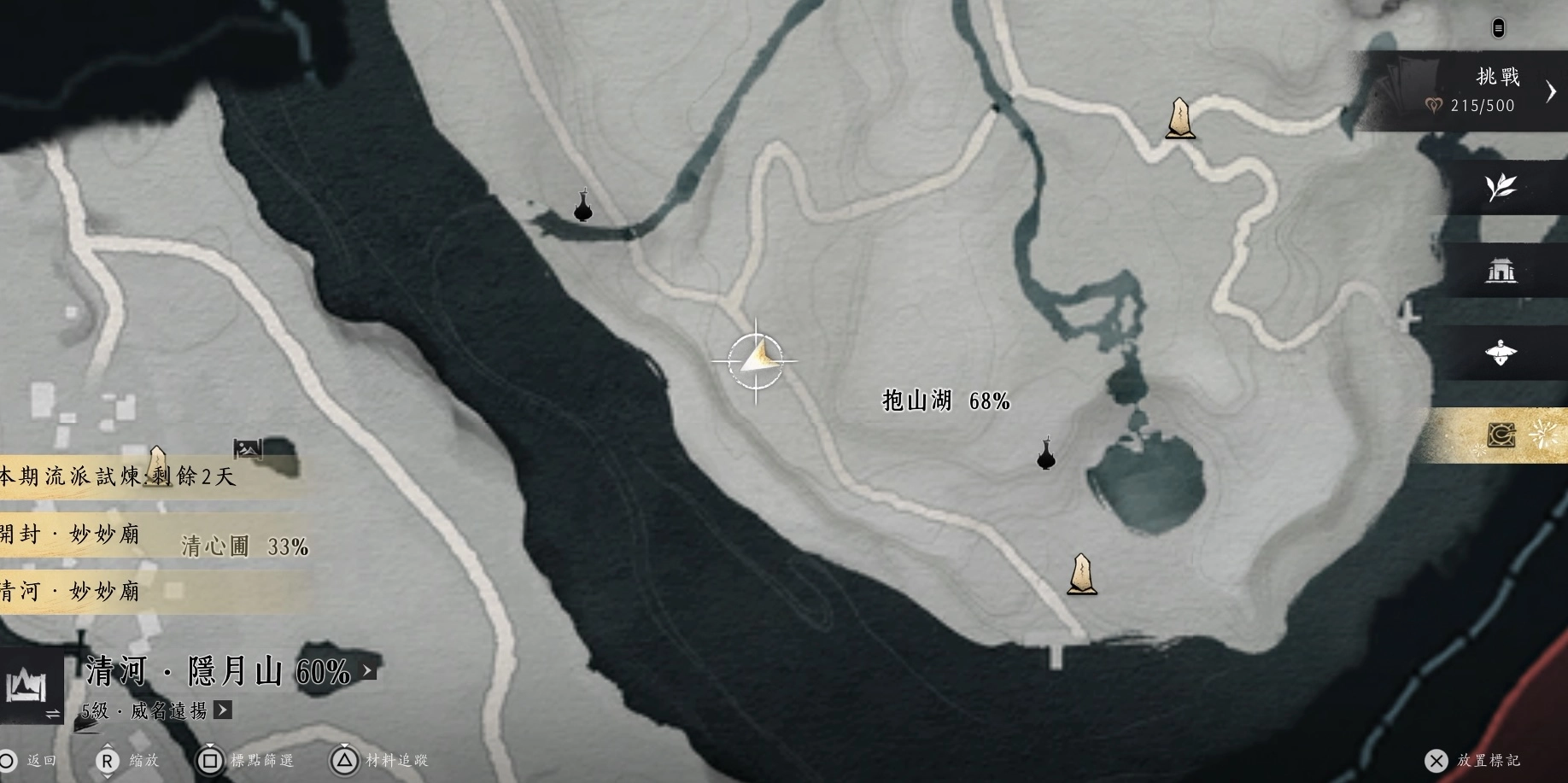This screenshot has width=1568, height=783.
Task: Expand 清河·隱月山 60% exploration details
Action: coord(369,671)
